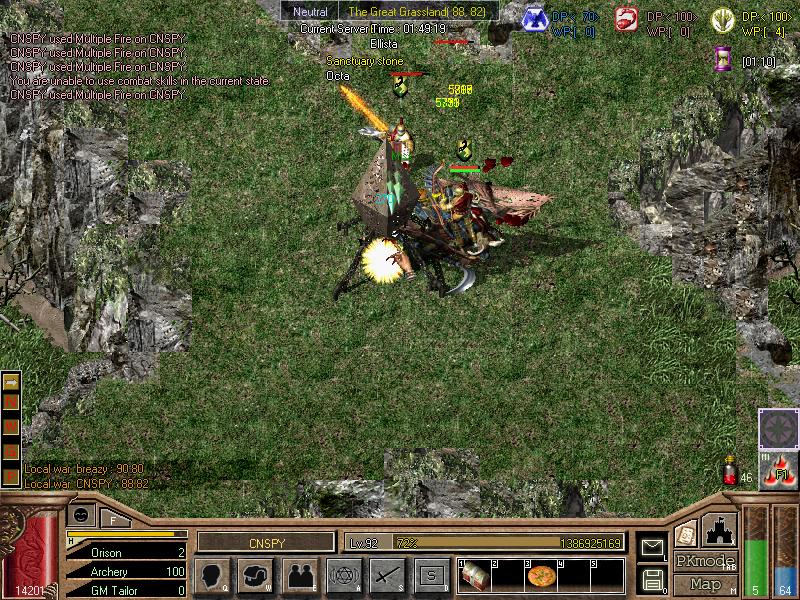Use the pizza item in hotbar slot 3
Image resolution: width=800 pixels, height=600 pixels.
(541, 576)
